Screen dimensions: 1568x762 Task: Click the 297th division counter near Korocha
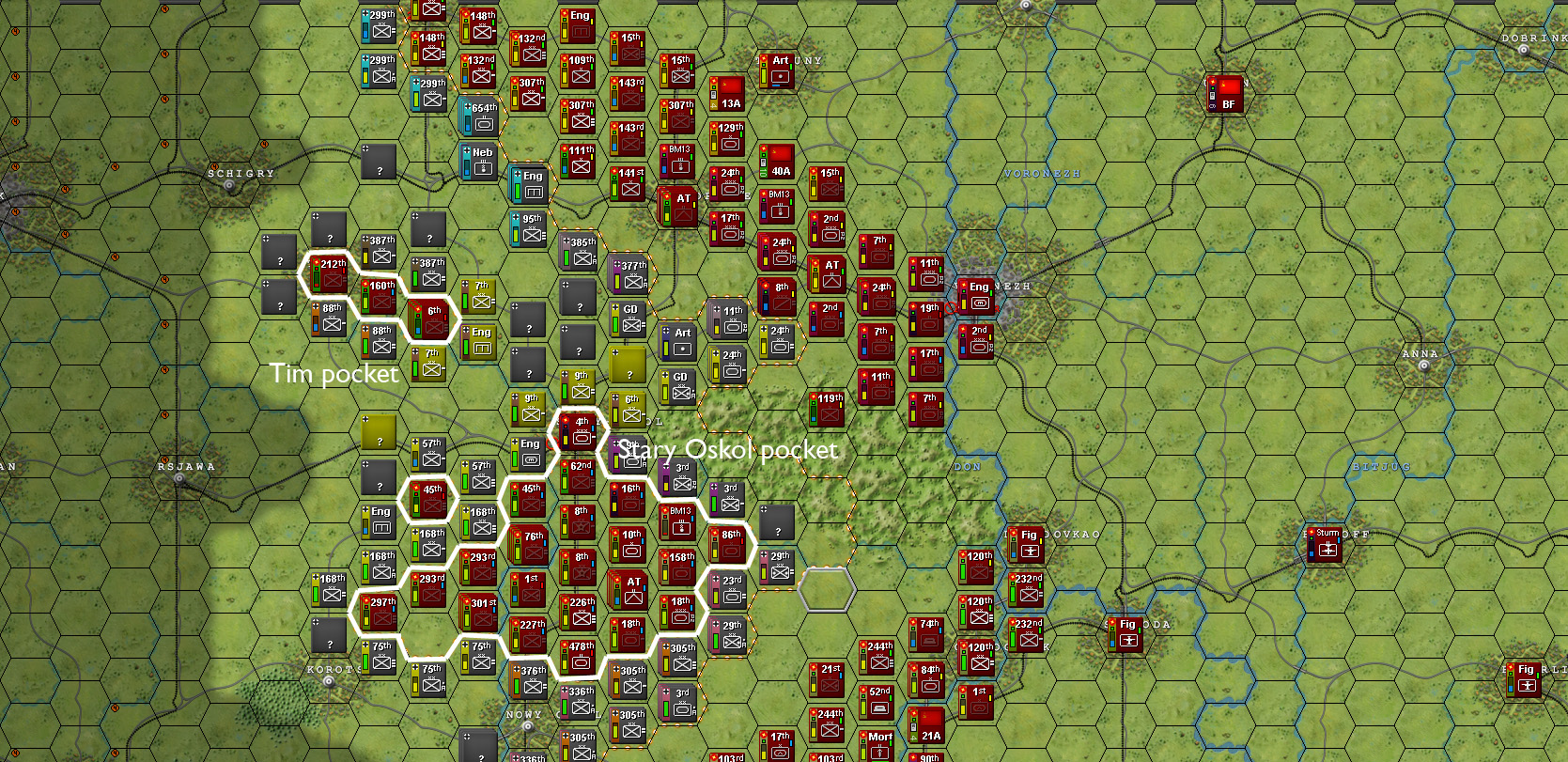378,610
